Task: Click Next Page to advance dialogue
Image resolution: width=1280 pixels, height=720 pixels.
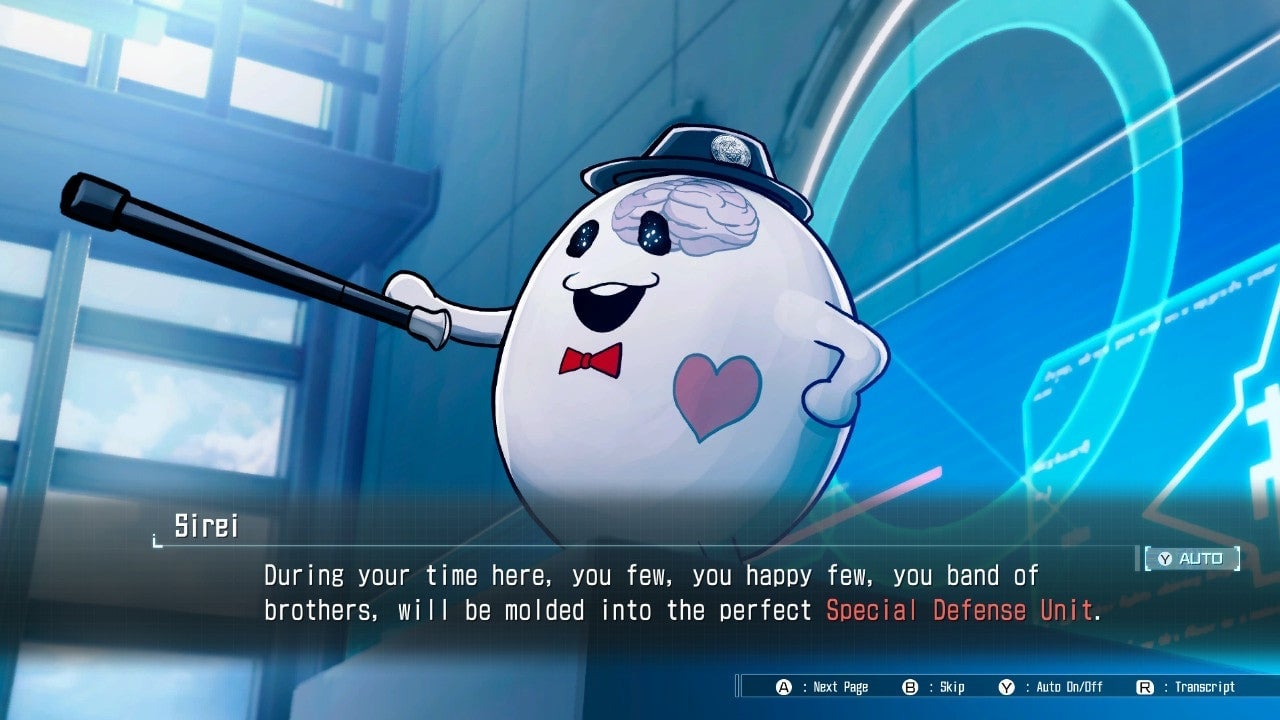Action: click(x=840, y=687)
